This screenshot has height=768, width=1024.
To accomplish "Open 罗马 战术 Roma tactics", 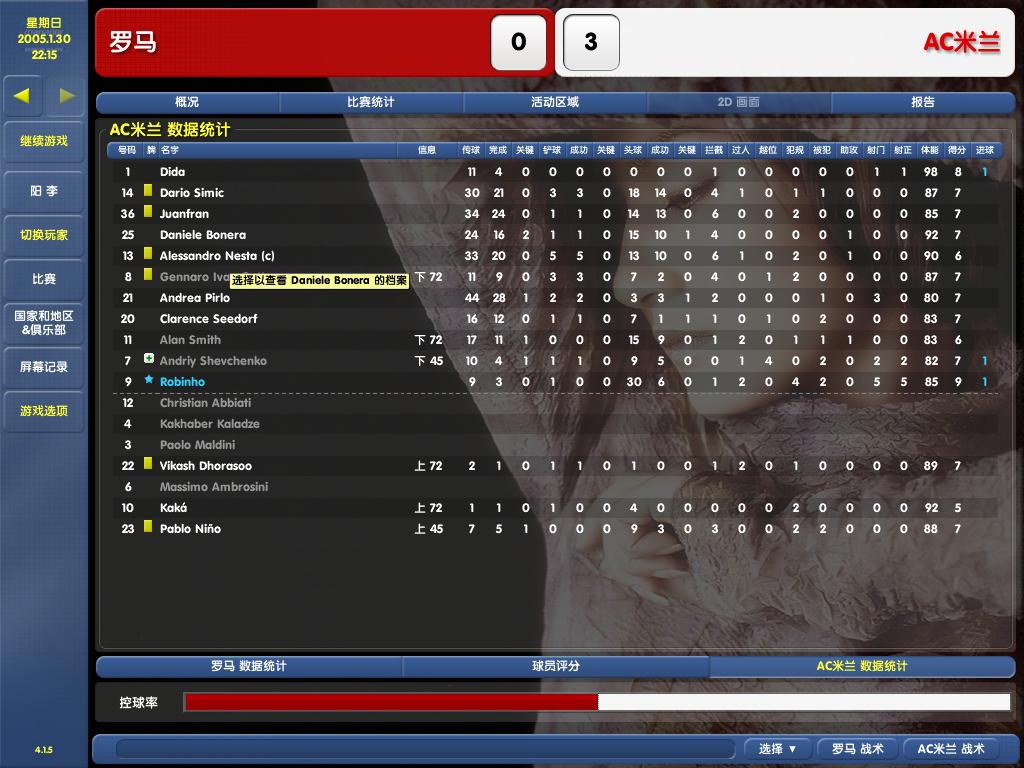I will 858,749.
